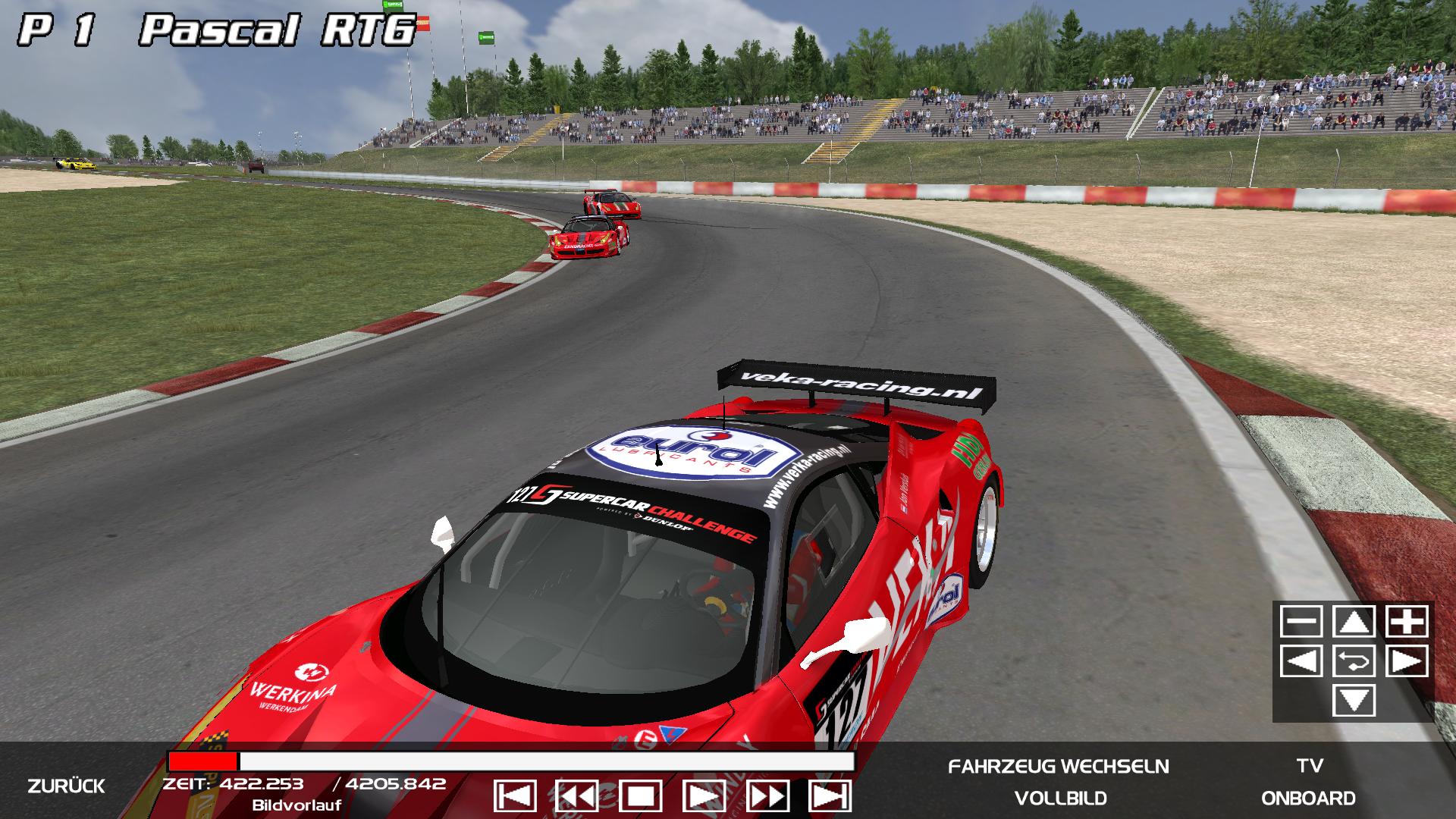Screen dimensions: 1456x819
Task: Fast forward the replay
Action: (x=767, y=797)
